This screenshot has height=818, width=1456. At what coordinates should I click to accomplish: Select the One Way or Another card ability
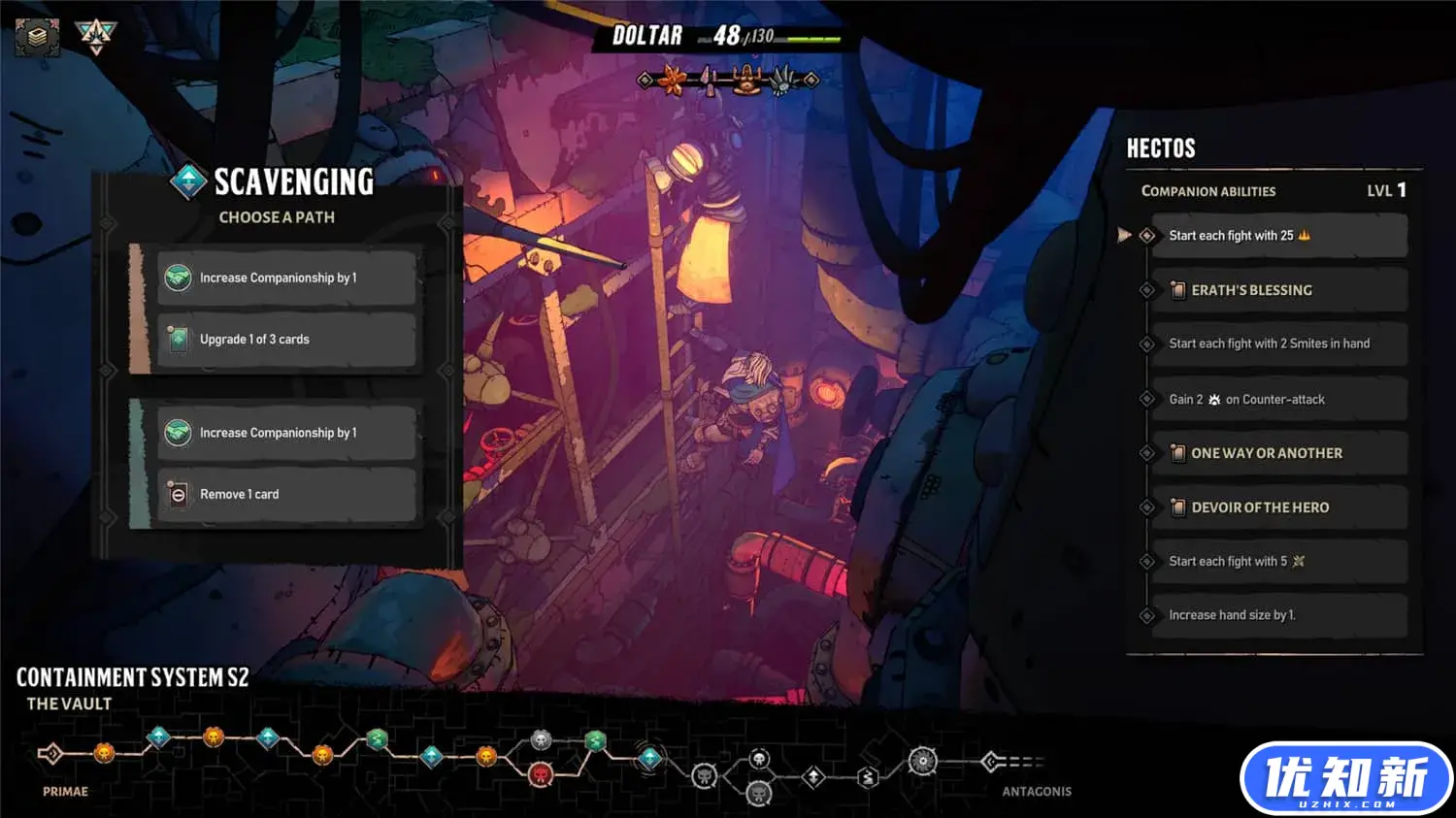pyautogui.click(x=1278, y=453)
